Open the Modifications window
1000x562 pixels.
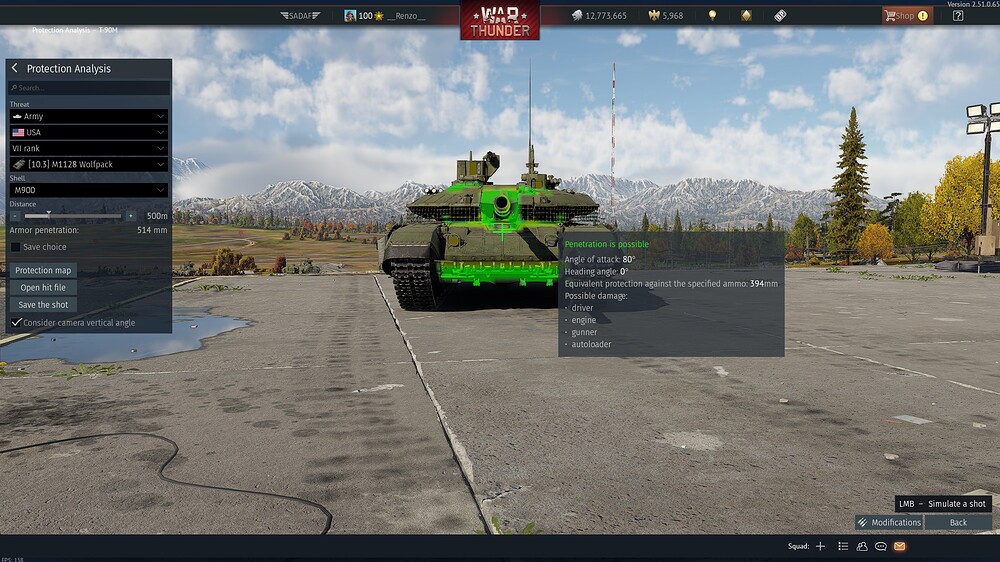(889, 522)
